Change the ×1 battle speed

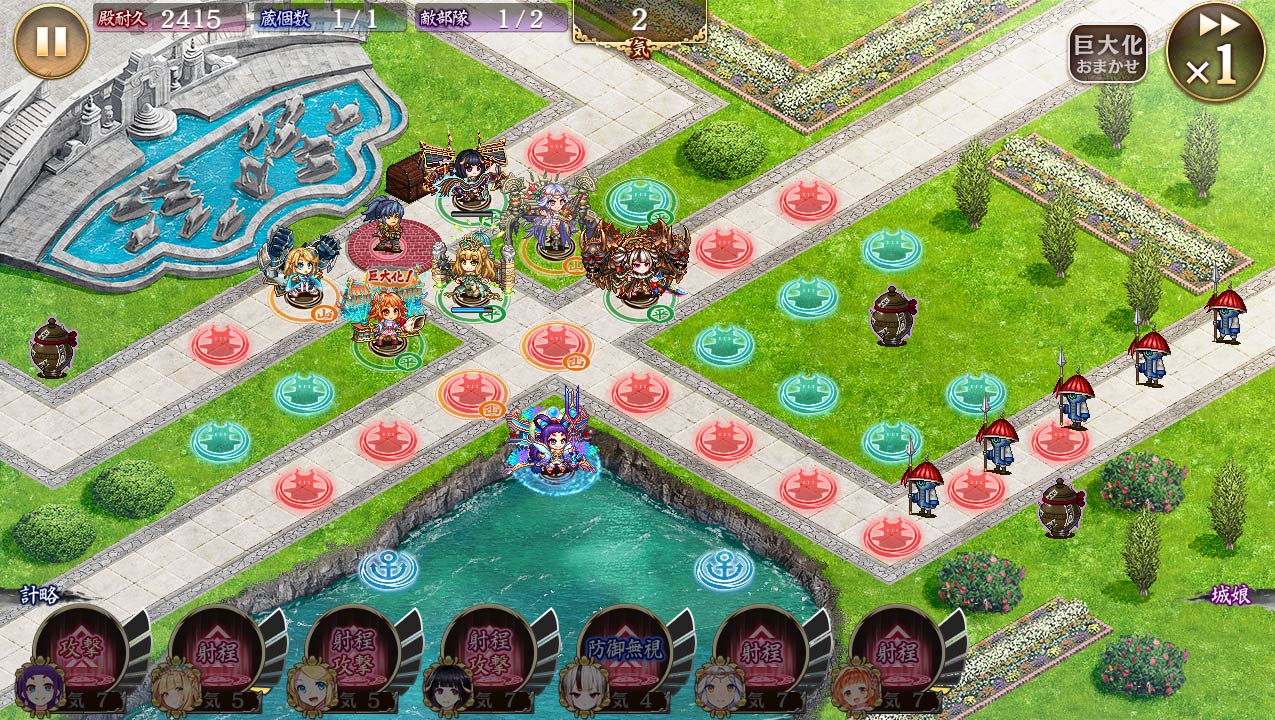1214,51
